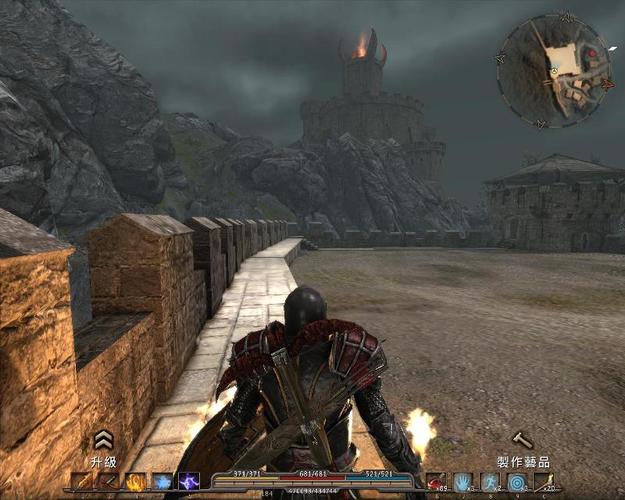The image size is (625, 500).
Task: Click the red marker on the minimap
Action: (x=592, y=52)
